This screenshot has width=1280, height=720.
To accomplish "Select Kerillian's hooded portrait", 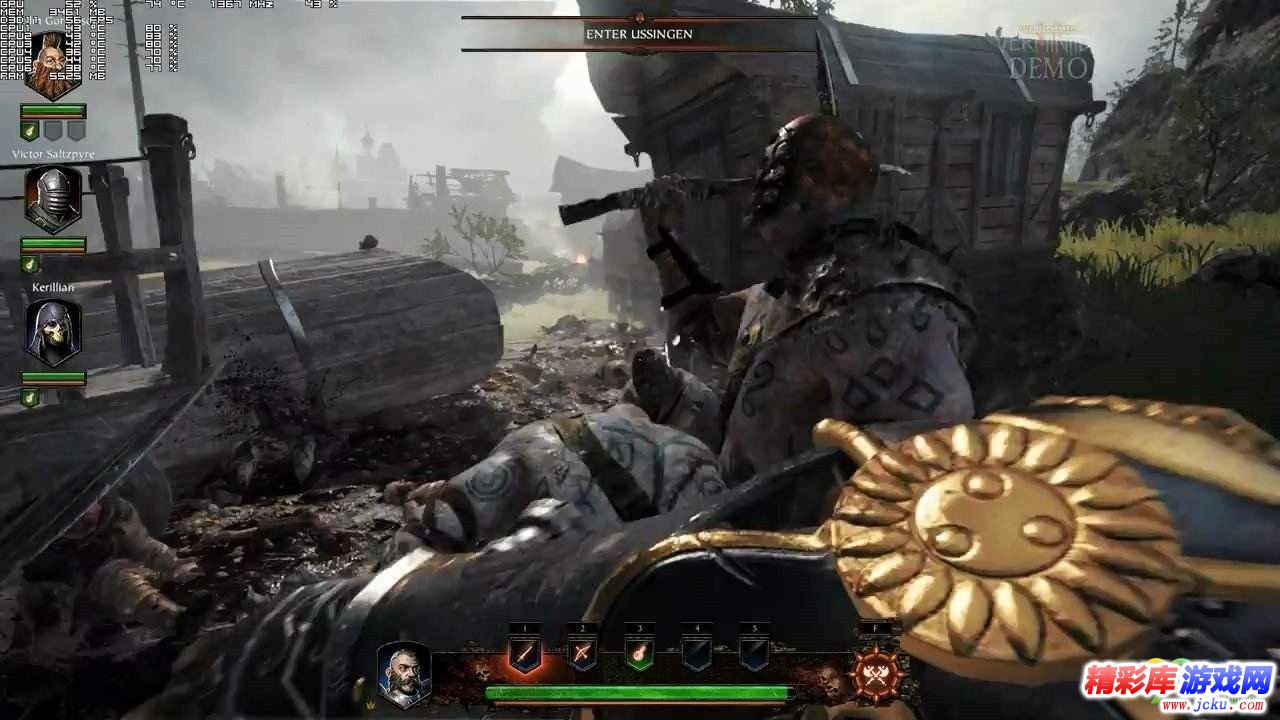I will tap(52, 332).
